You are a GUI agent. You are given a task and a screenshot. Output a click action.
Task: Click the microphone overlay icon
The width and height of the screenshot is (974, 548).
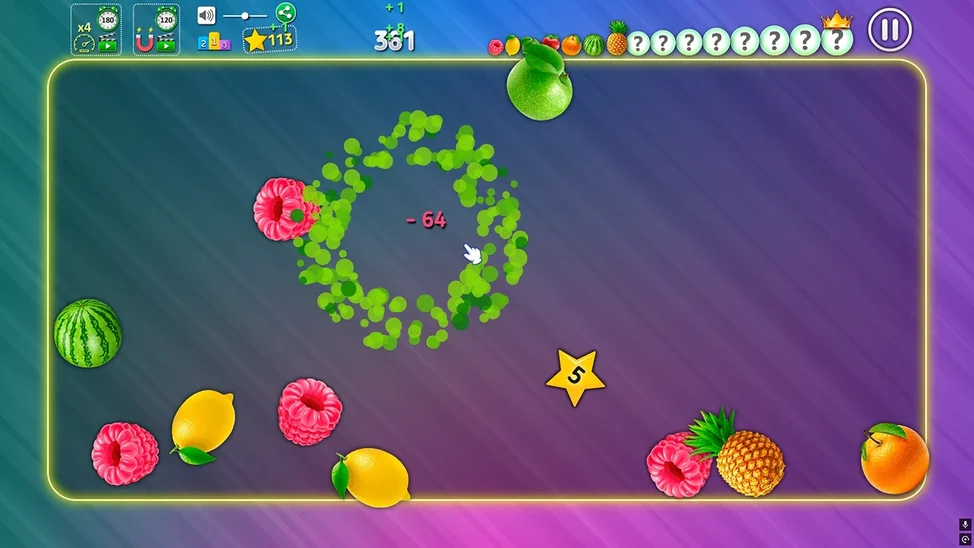[965, 524]
